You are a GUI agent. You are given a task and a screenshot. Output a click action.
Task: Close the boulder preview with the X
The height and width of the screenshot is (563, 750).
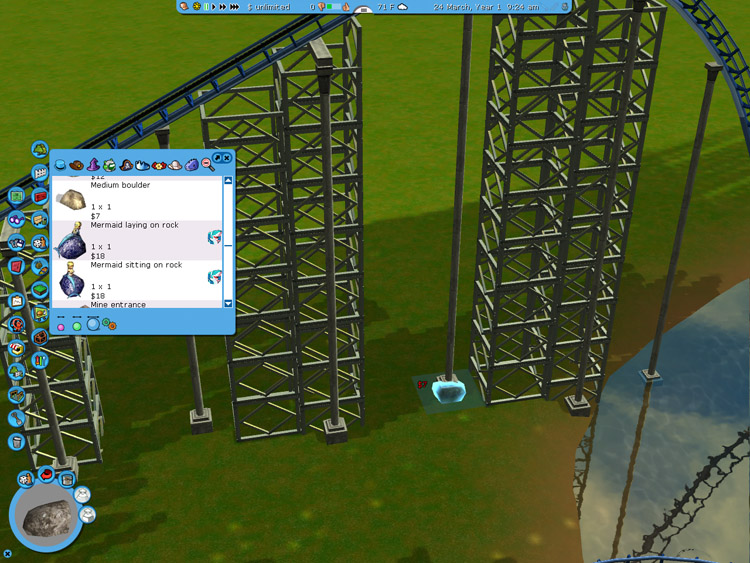(x=8, y=553)
